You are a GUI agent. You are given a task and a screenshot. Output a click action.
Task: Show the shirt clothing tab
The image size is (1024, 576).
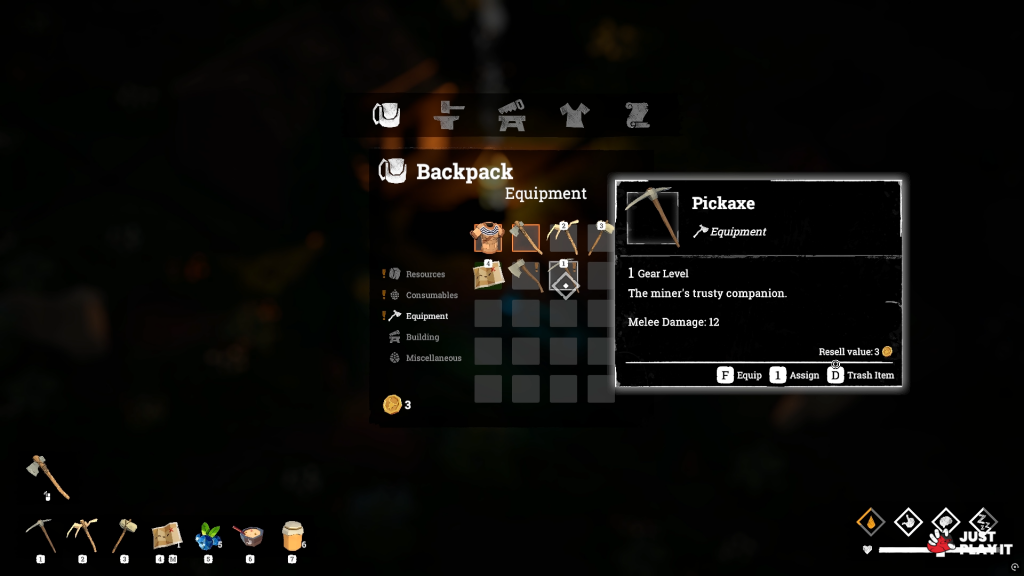(574, 116)
